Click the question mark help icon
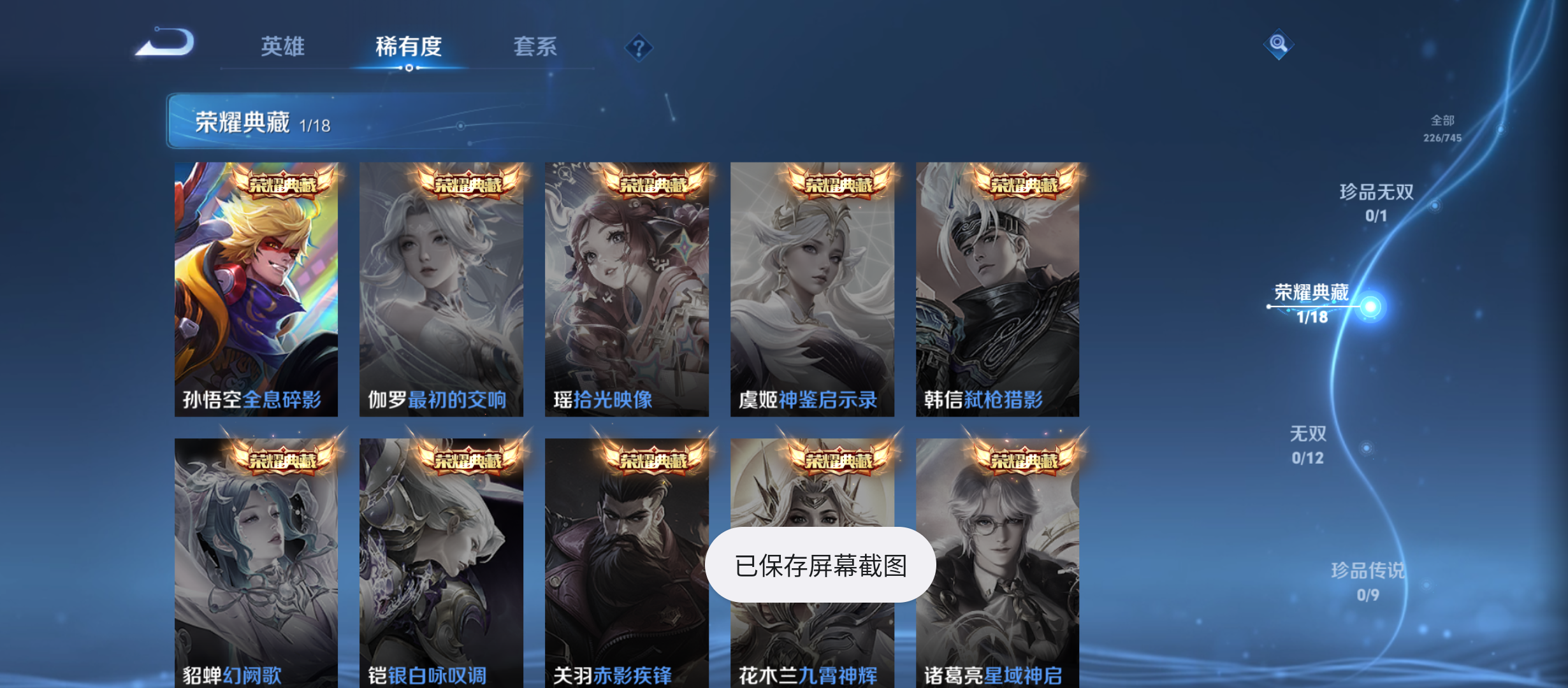 pyautogui.click(x=639, y=47)
